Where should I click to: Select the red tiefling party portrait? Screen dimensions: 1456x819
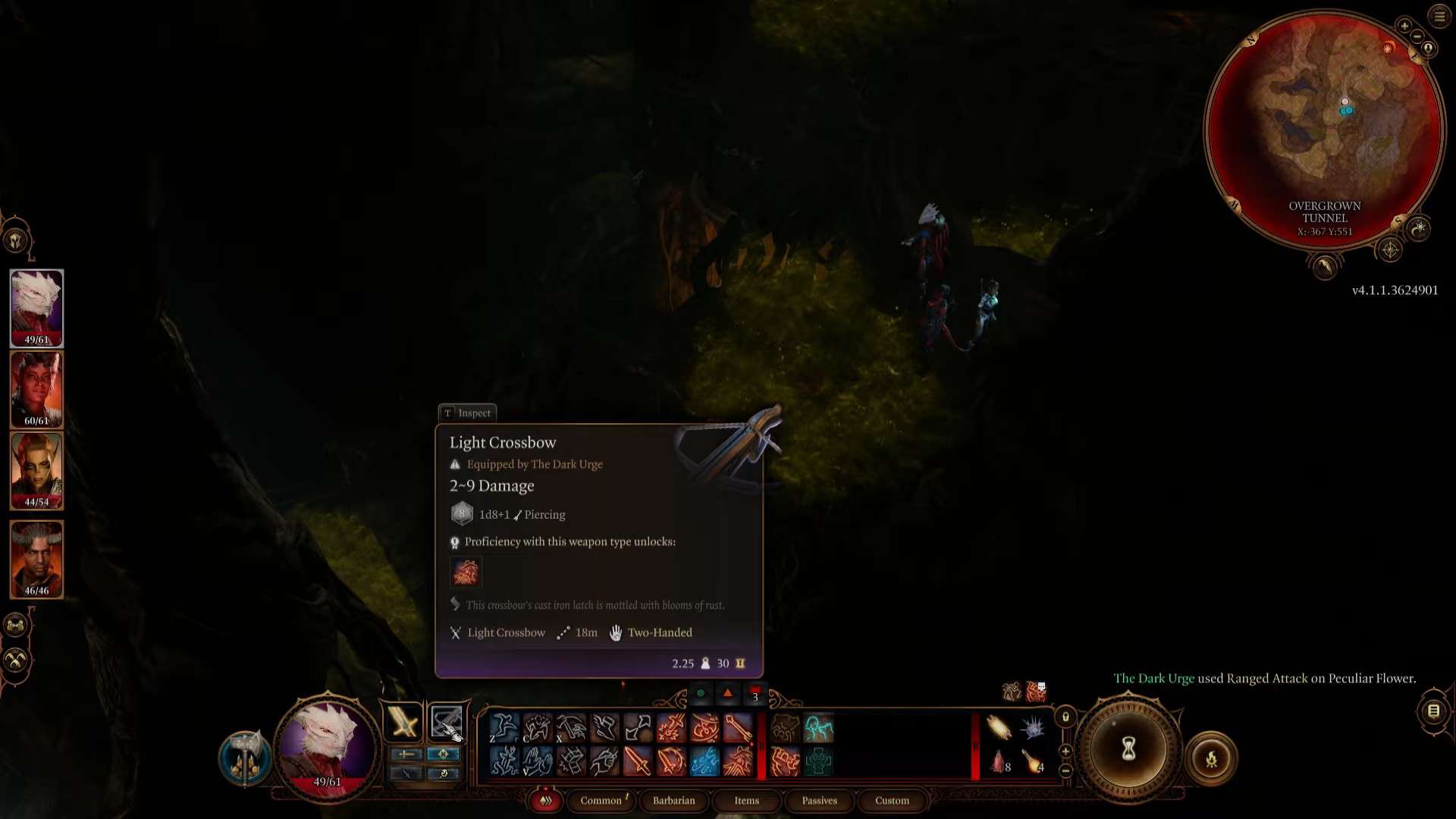[x=36, y=388]
